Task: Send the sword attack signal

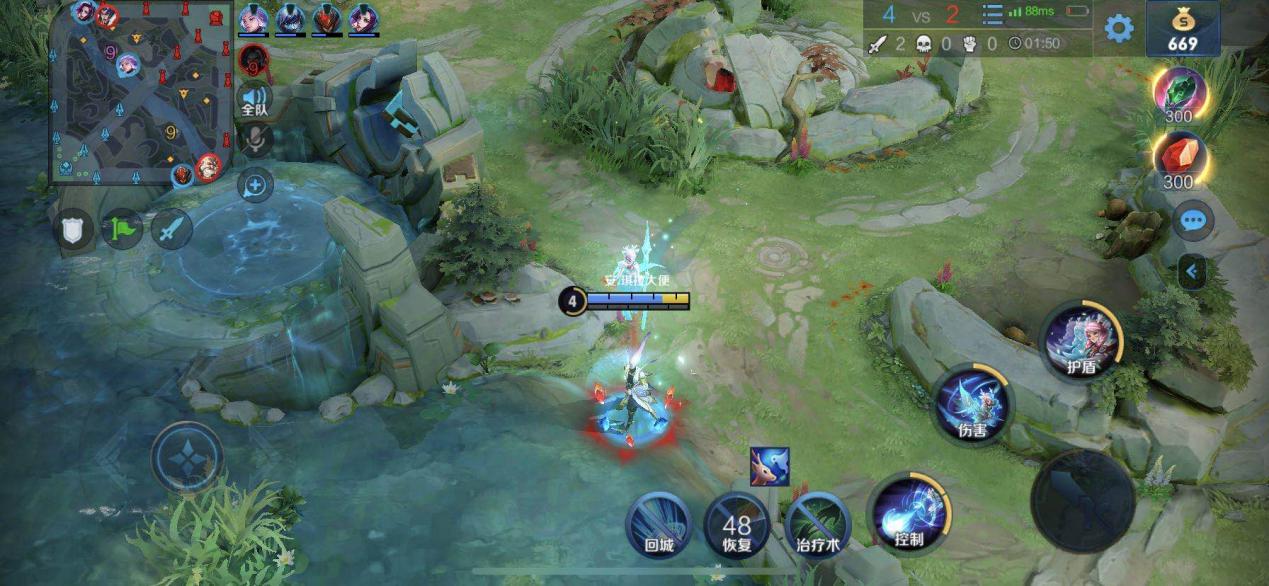Action: [x=171, y=229]
